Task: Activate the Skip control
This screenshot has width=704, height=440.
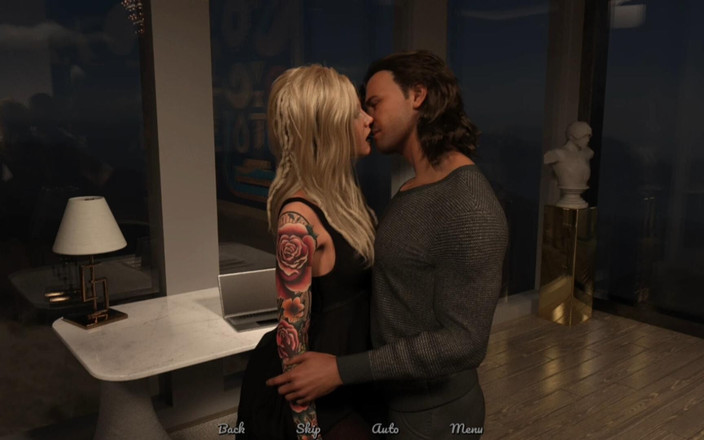Action: click(308, 428)
